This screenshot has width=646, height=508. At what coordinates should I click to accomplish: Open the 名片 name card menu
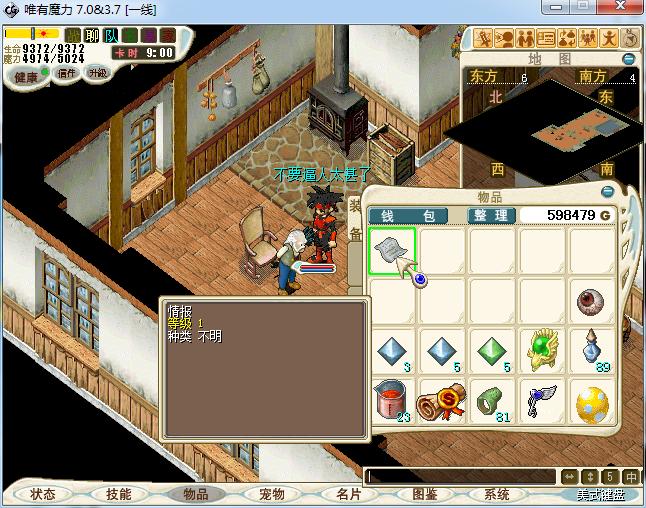[347, 494]
